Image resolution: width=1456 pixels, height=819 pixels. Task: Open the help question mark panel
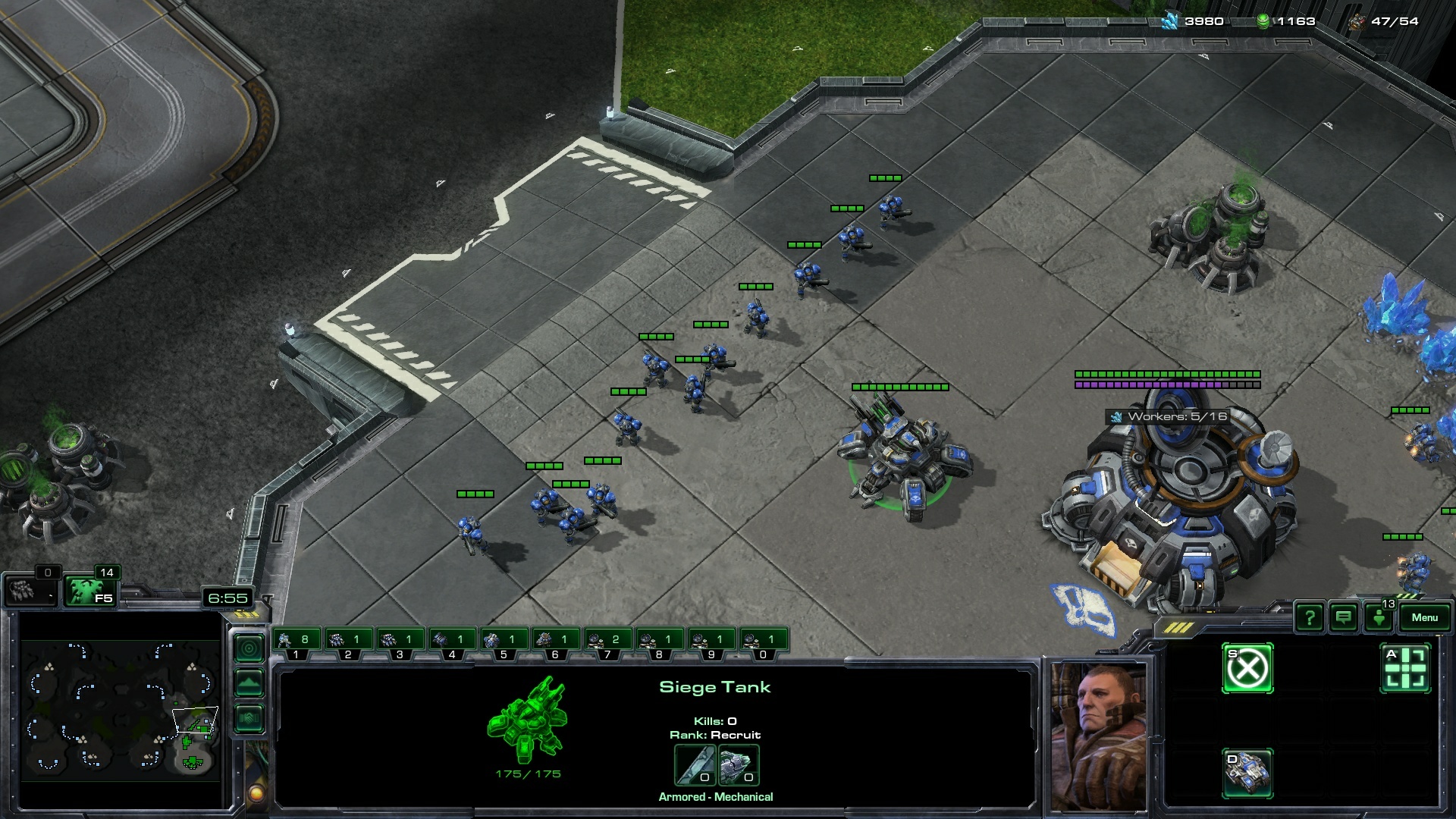[x=1310, y=618]
